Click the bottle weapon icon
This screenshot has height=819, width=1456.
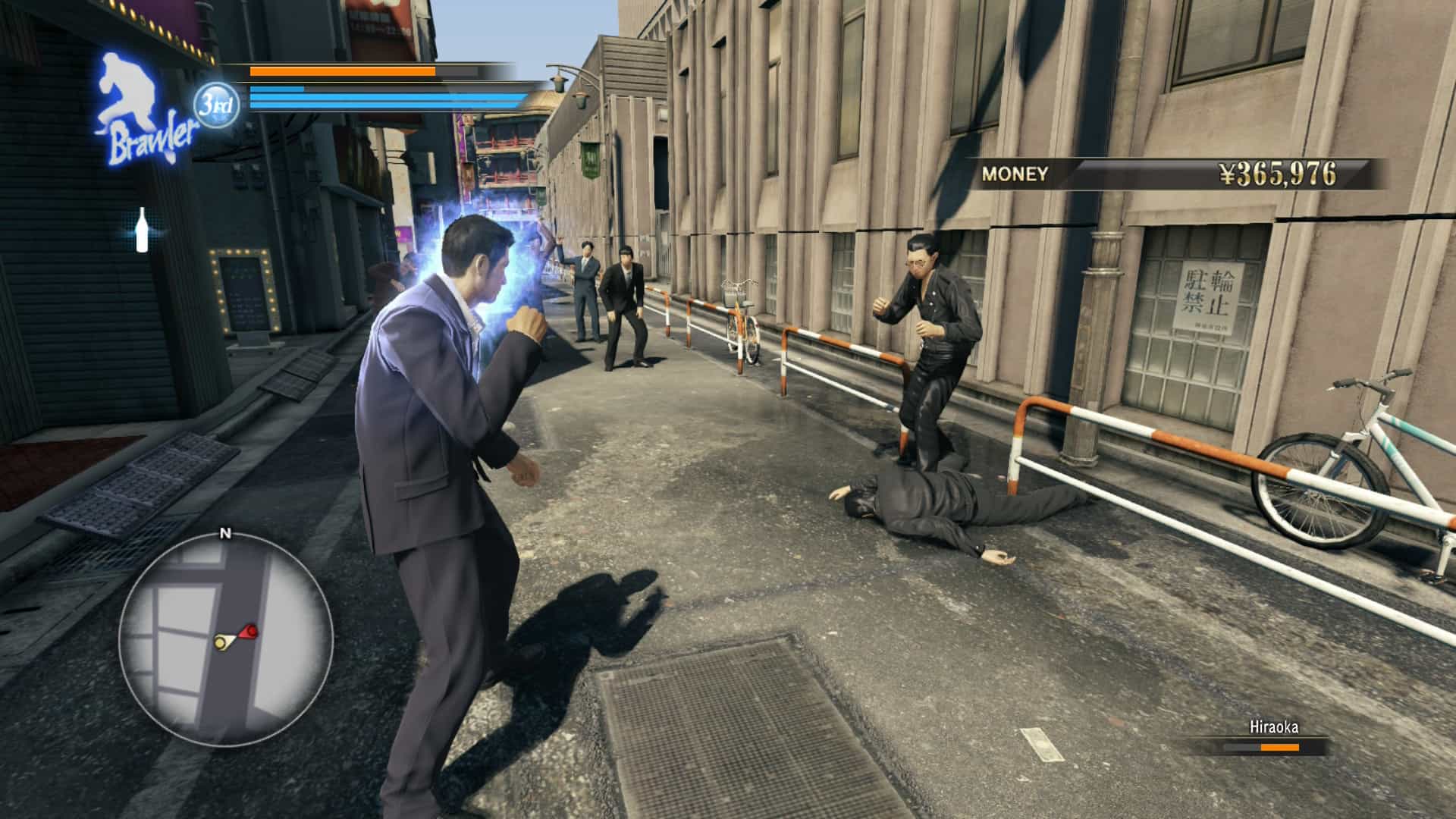pyautogui.click(x=141, y=229)
